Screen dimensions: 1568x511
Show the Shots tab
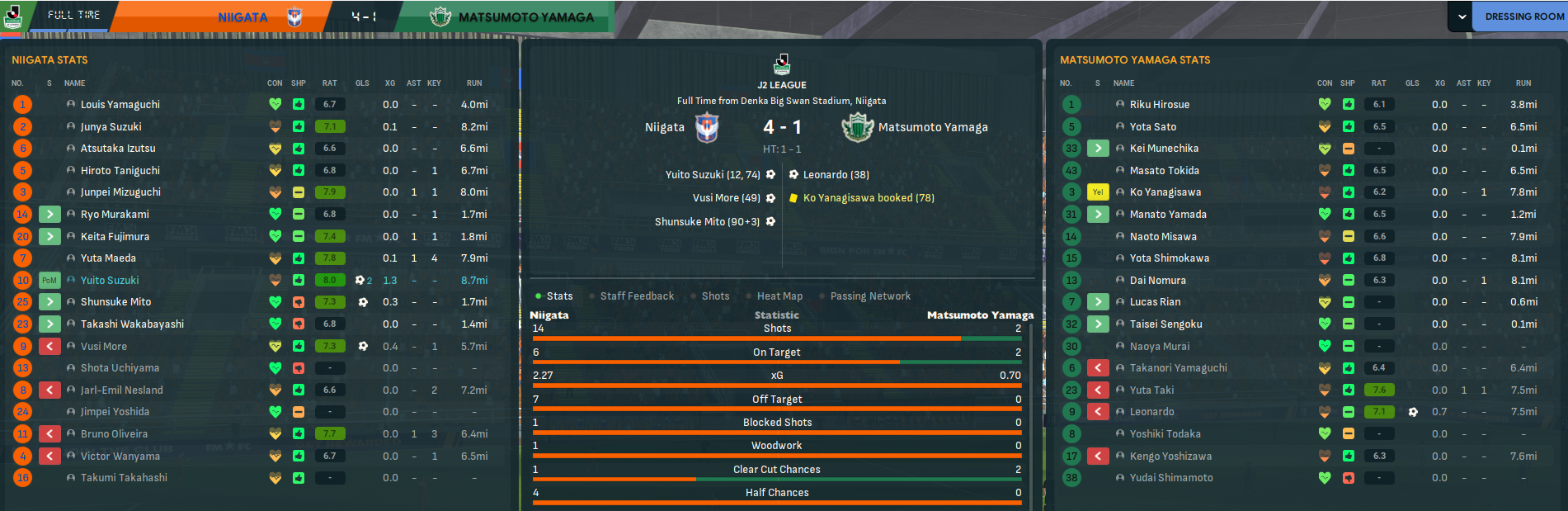click(715, 296)
